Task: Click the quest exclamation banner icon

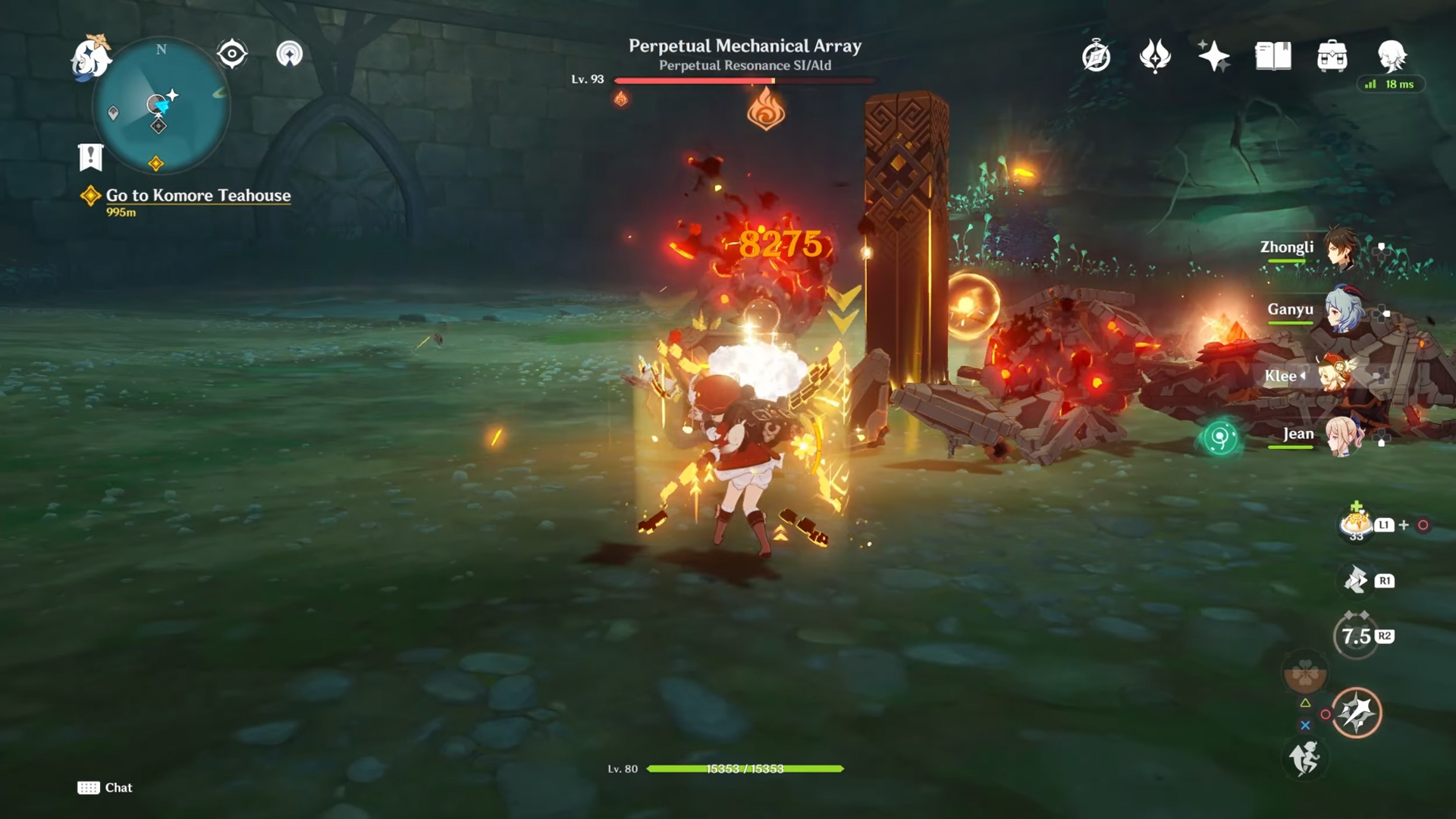Action: coord(90,157)
